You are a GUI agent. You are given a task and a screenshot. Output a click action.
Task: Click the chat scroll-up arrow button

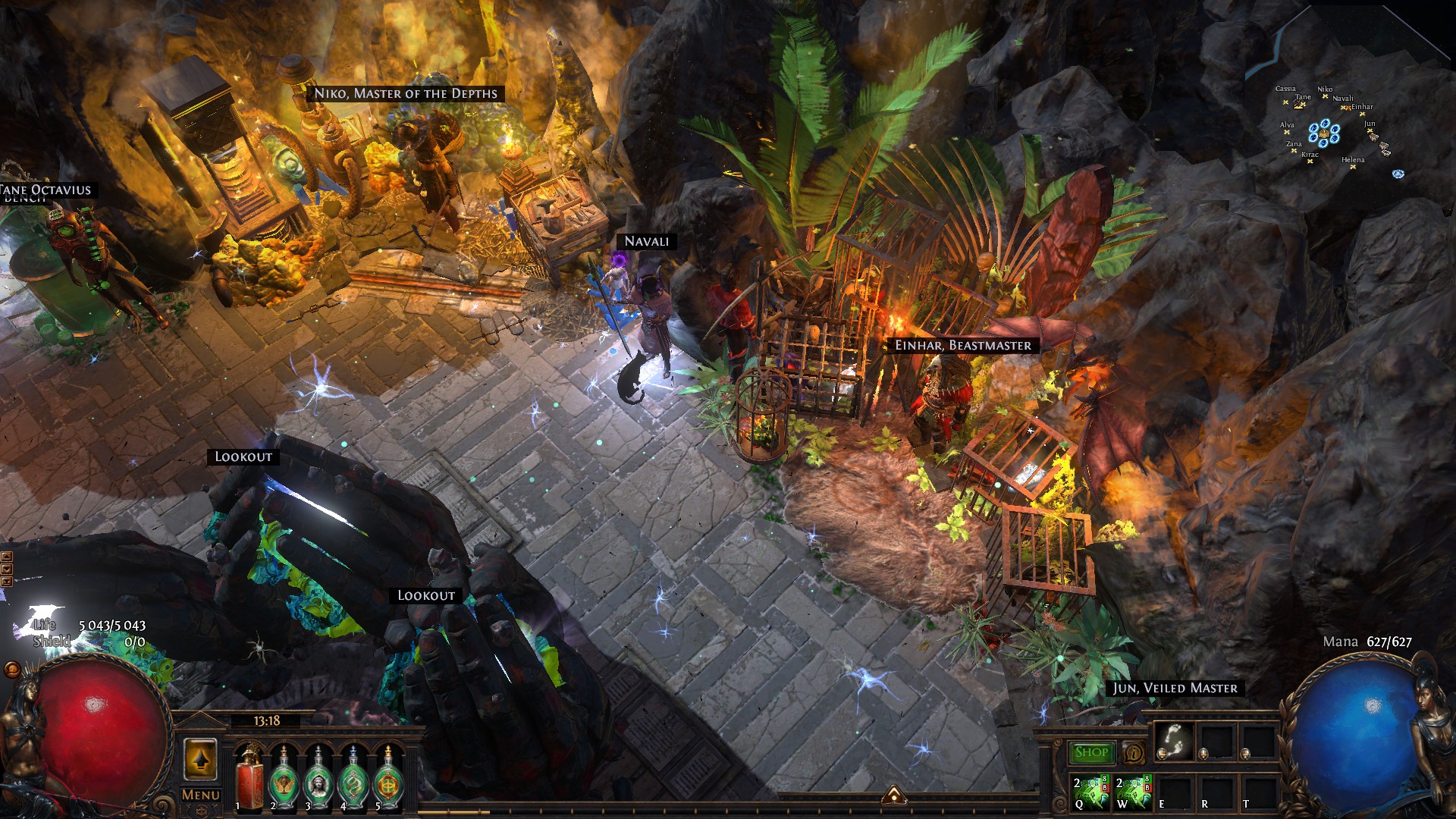pos(7,557)
